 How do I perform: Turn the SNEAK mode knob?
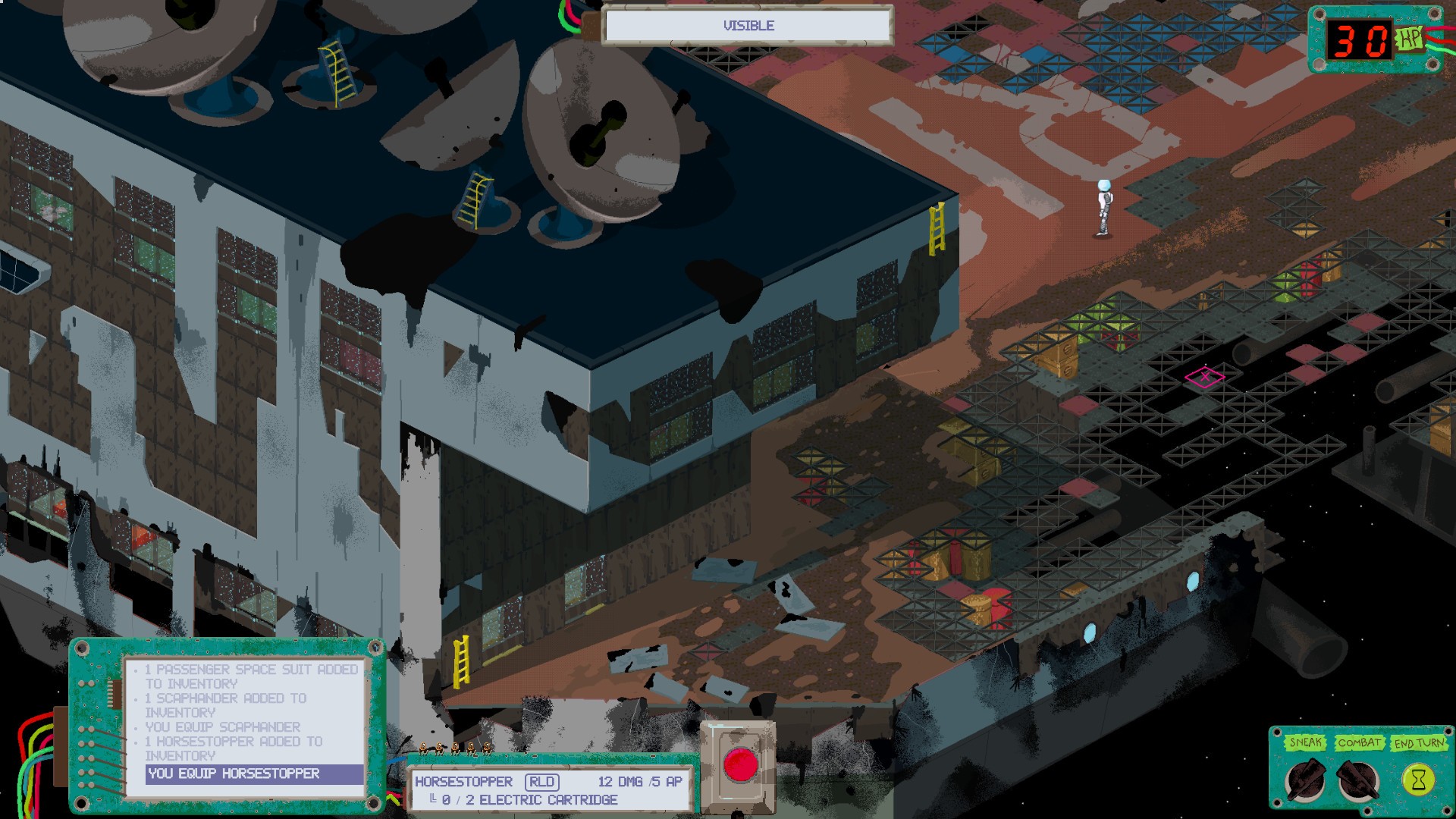[x=1306, y=781]
